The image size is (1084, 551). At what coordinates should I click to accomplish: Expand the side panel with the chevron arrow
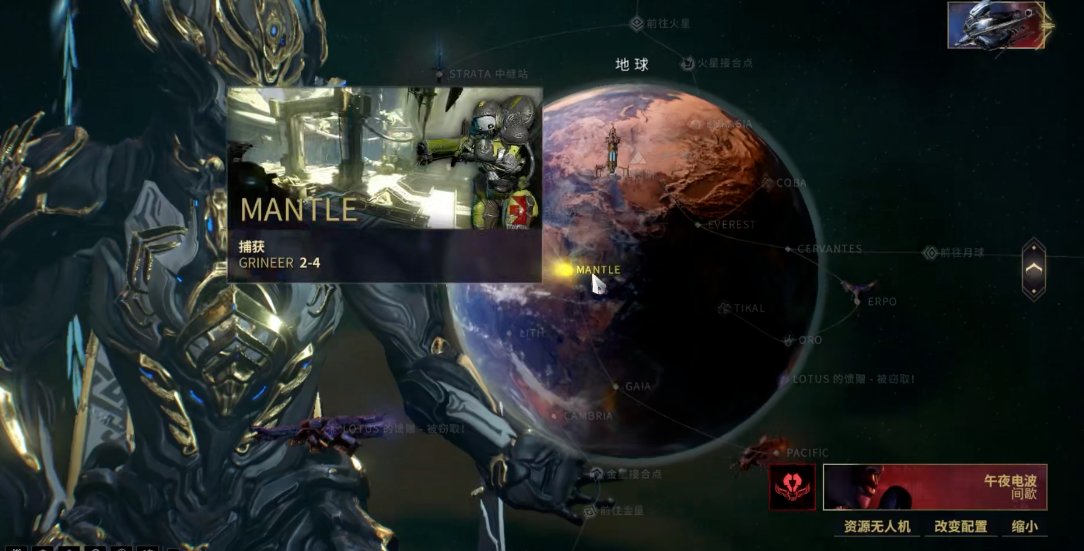point(1034,269)
